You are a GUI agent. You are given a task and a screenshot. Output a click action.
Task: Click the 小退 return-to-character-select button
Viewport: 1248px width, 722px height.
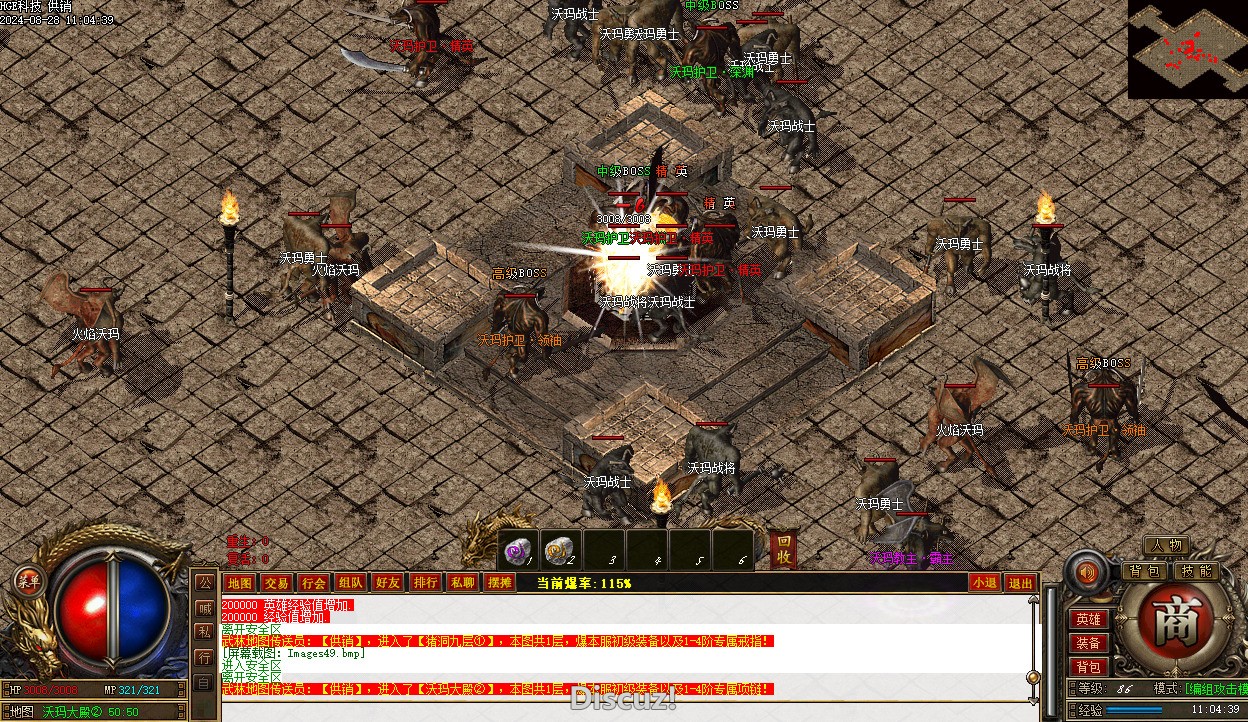click(984, 583)
